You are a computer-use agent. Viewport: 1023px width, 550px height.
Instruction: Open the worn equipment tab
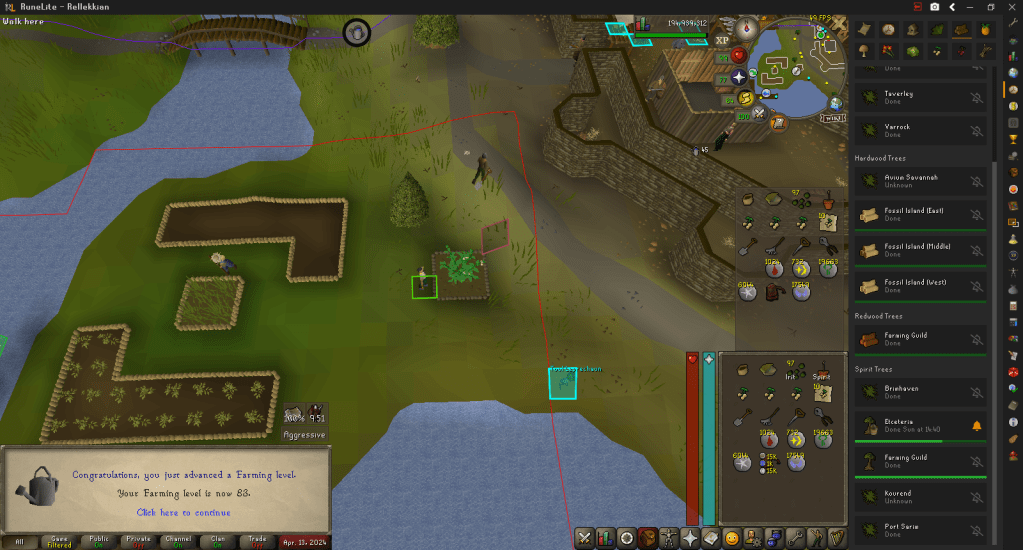(x=669, y=538)
